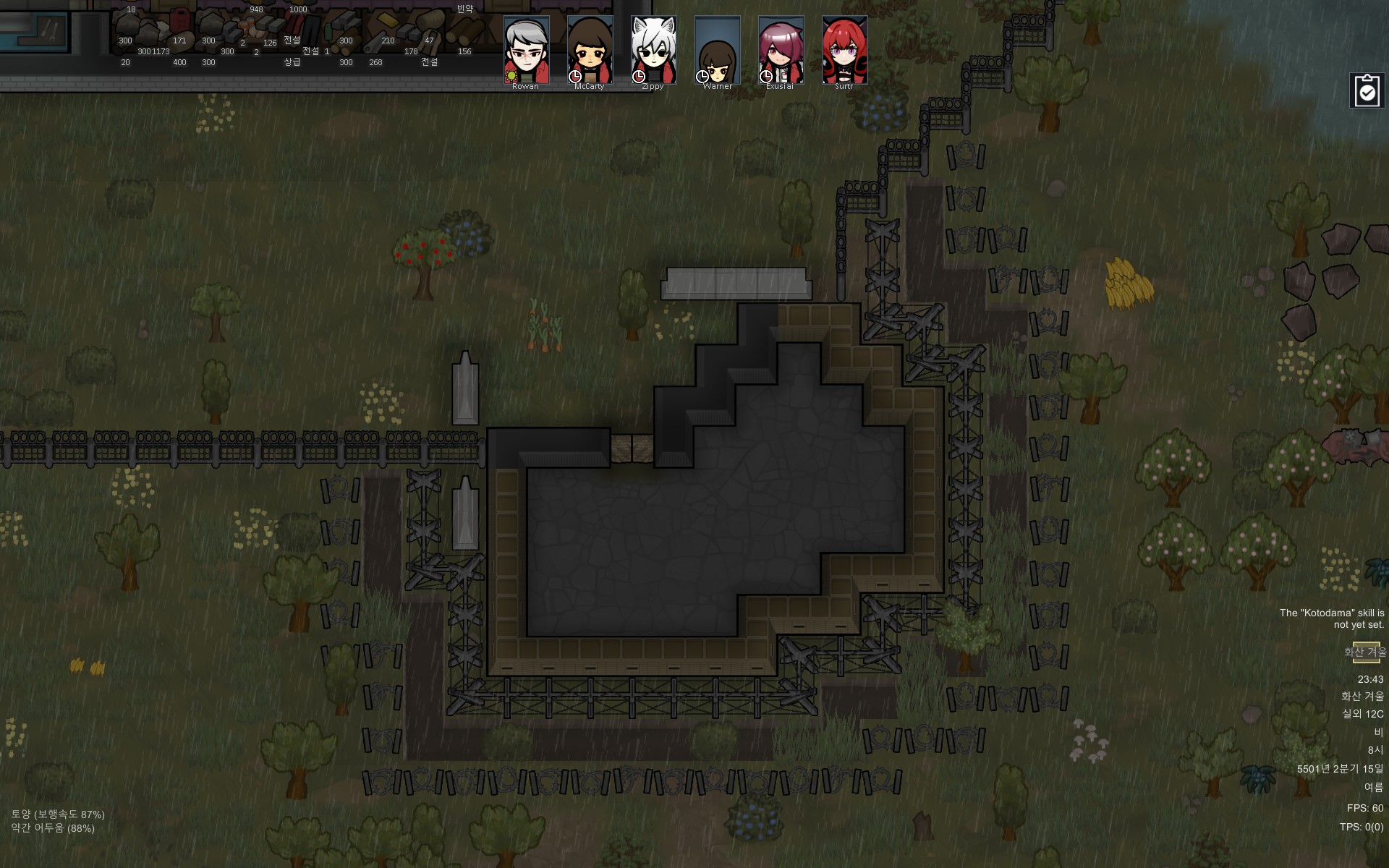Select colonist Exusiai

[x=781, y=51]
